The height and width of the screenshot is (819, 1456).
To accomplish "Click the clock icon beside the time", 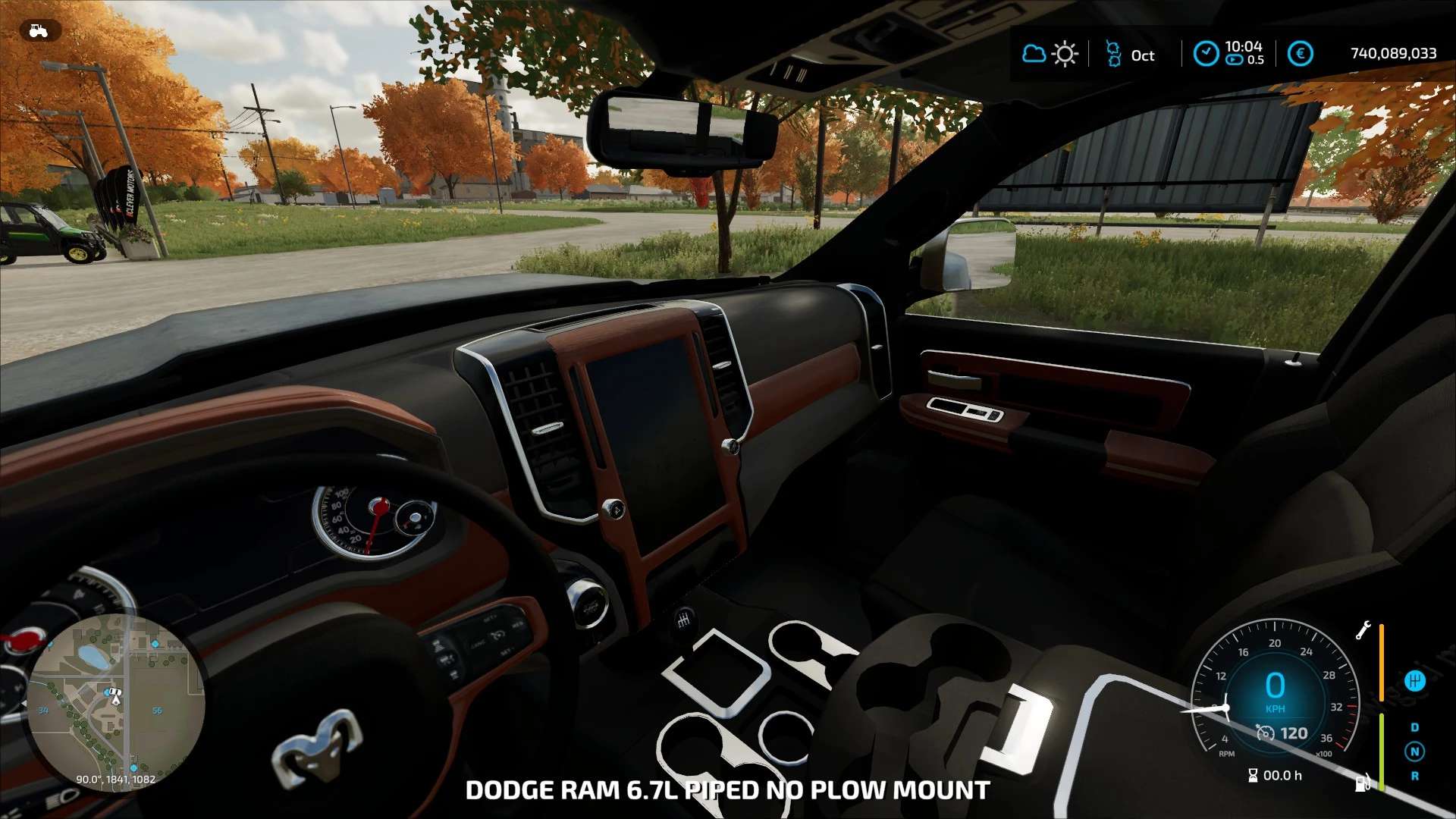I will [x=1206, y=54].
